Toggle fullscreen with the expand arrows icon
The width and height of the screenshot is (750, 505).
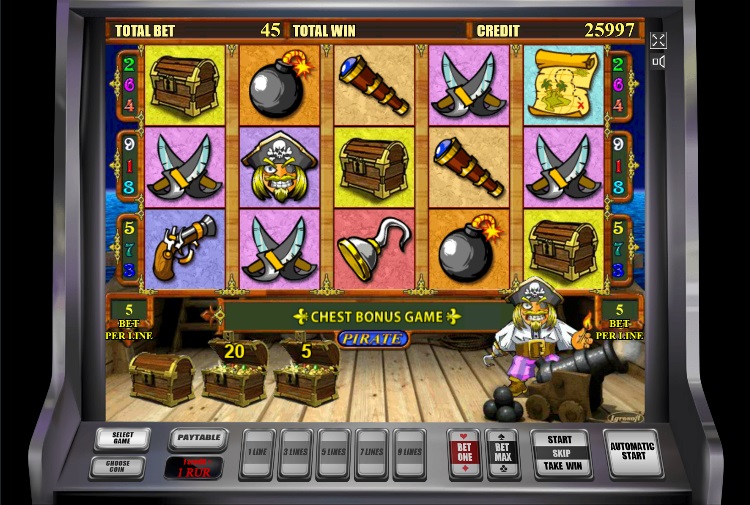click(x=658, y=40)
